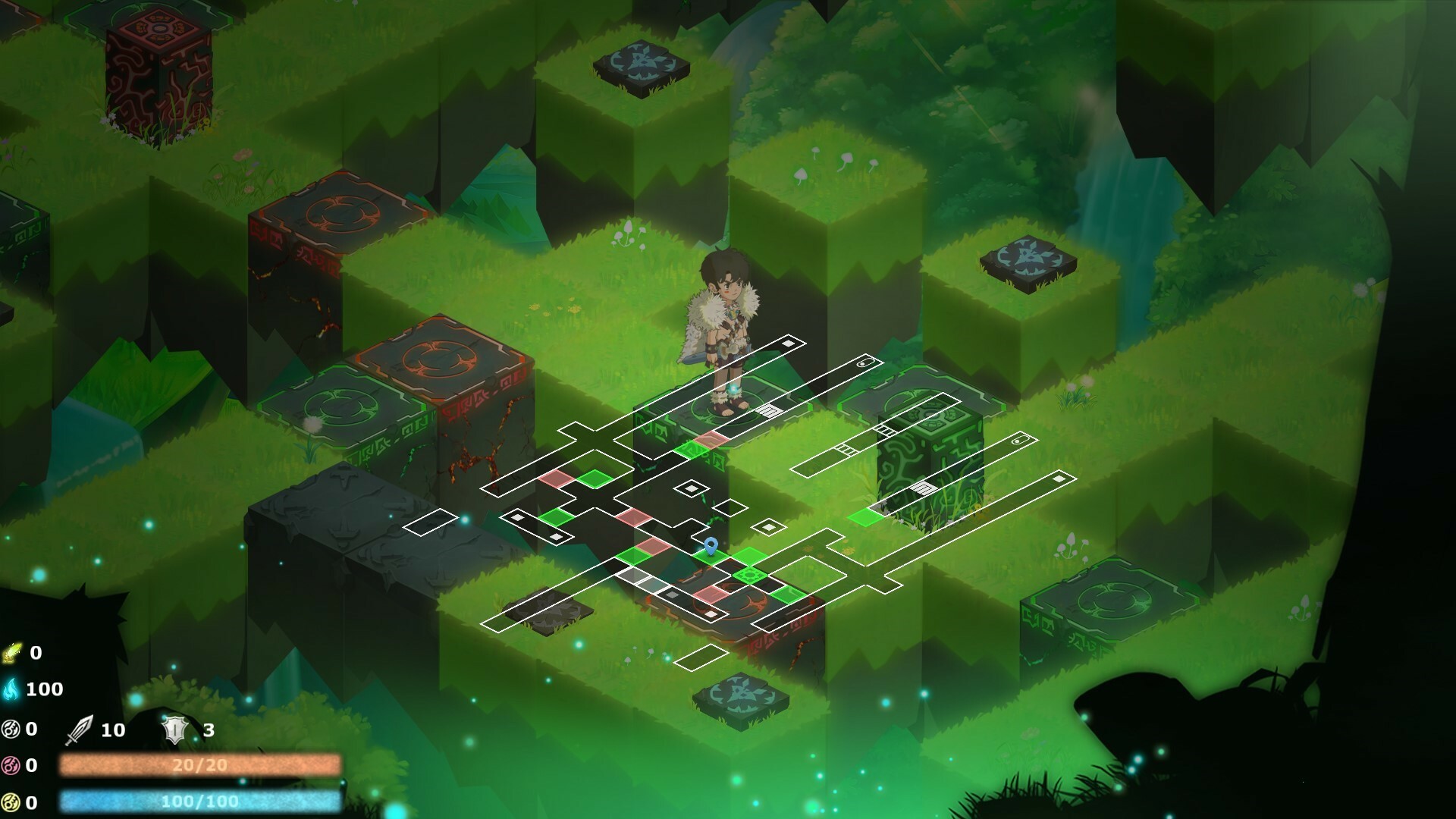Toggle the striped slider tile near the character's feet

pos(768,409)
